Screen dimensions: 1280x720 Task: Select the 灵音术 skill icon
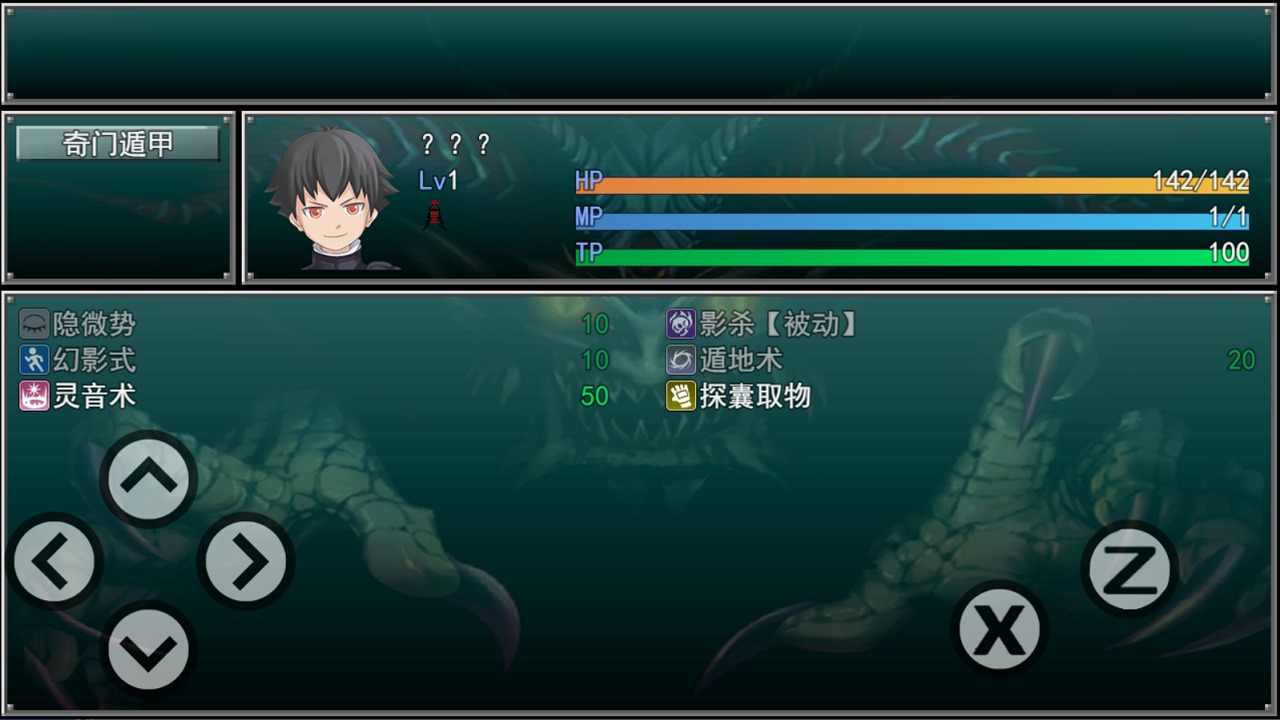pyautogui.click(x=34, y=396)
